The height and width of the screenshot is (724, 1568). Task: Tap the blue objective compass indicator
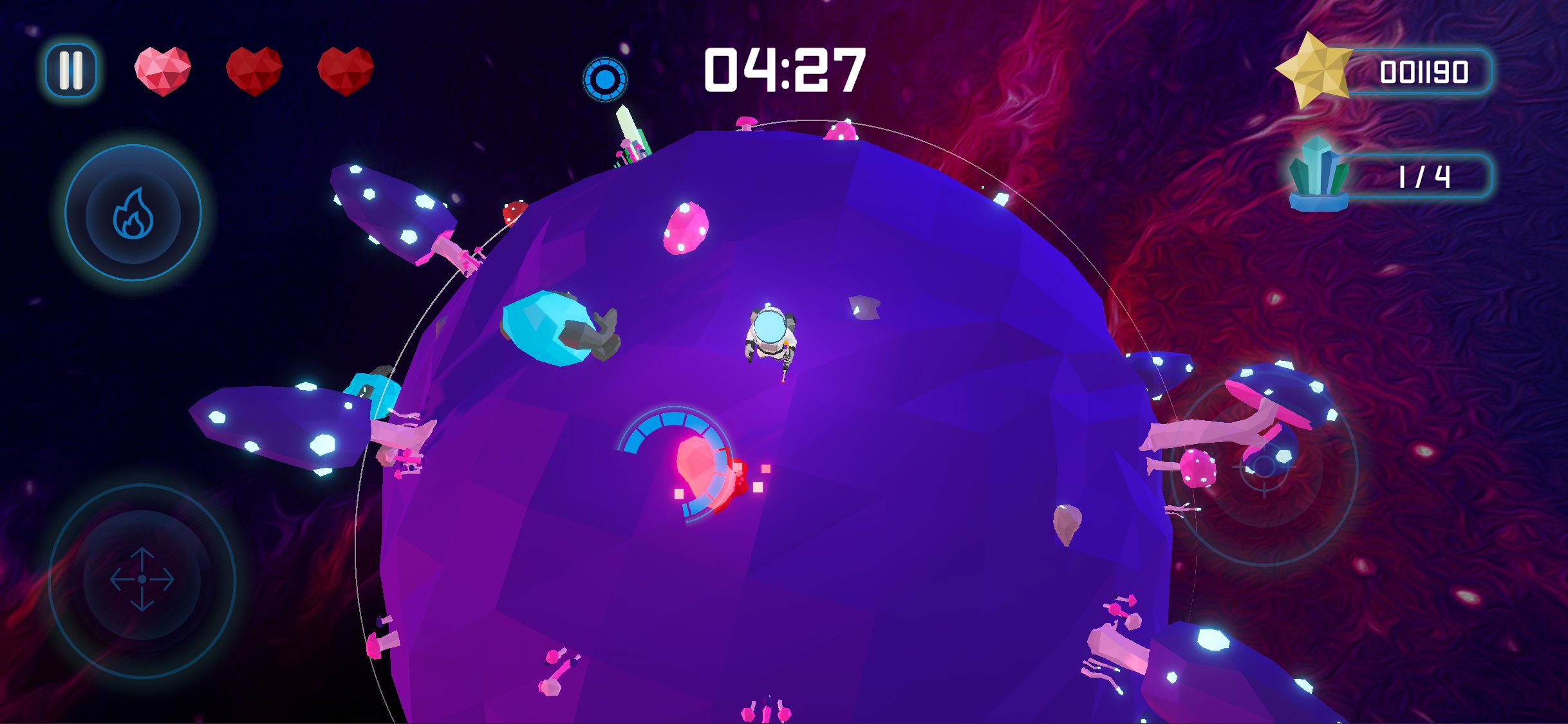[x=604, y=80]
